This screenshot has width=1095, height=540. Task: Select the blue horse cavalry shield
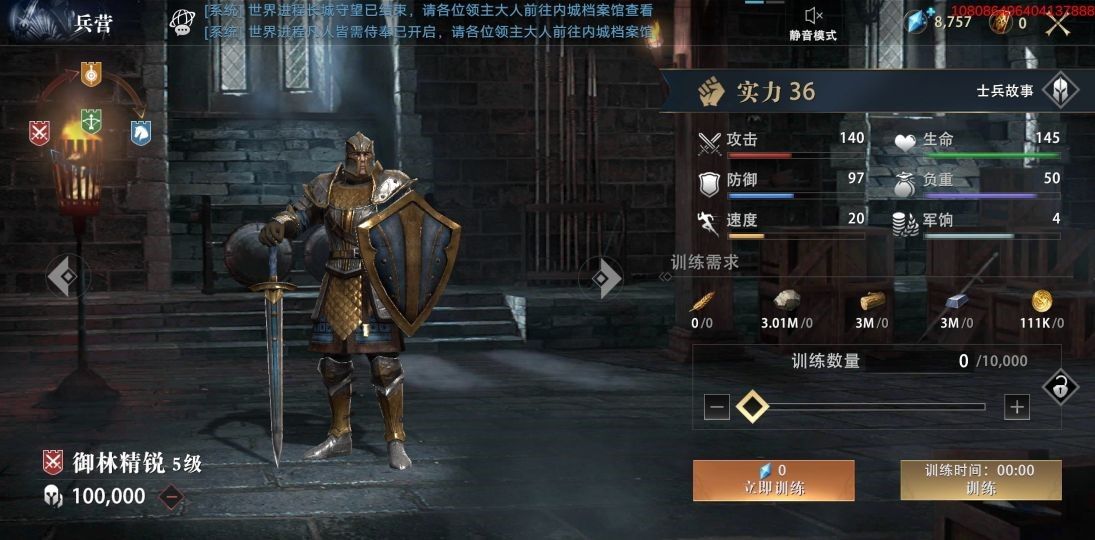point(141,131)
